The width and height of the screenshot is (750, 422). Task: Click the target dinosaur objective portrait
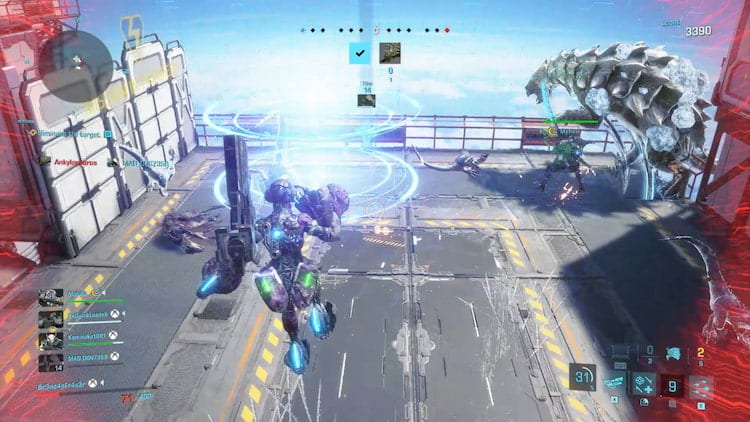pos(389,53)
